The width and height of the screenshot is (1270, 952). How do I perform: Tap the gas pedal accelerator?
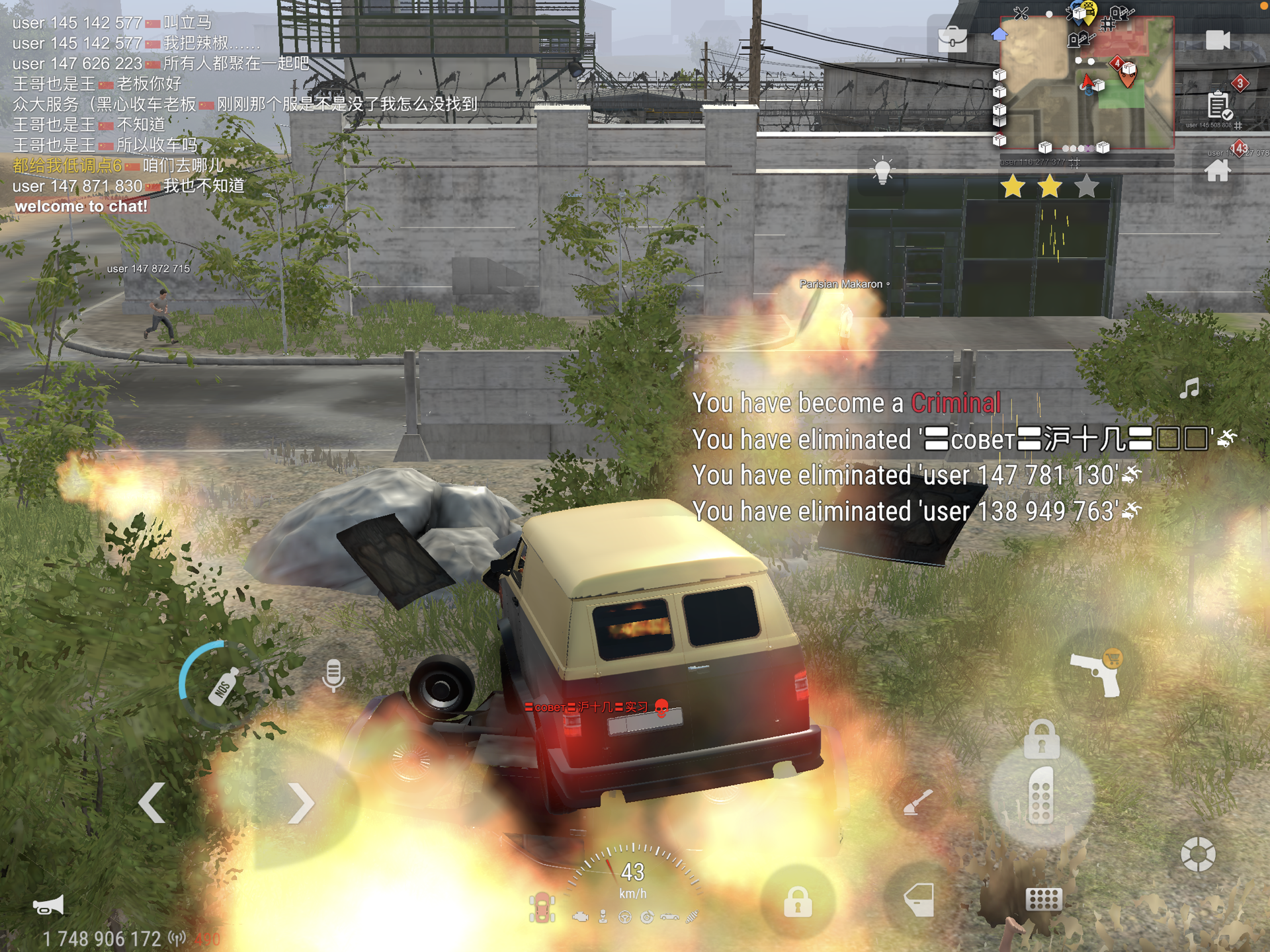point(1040,795)
